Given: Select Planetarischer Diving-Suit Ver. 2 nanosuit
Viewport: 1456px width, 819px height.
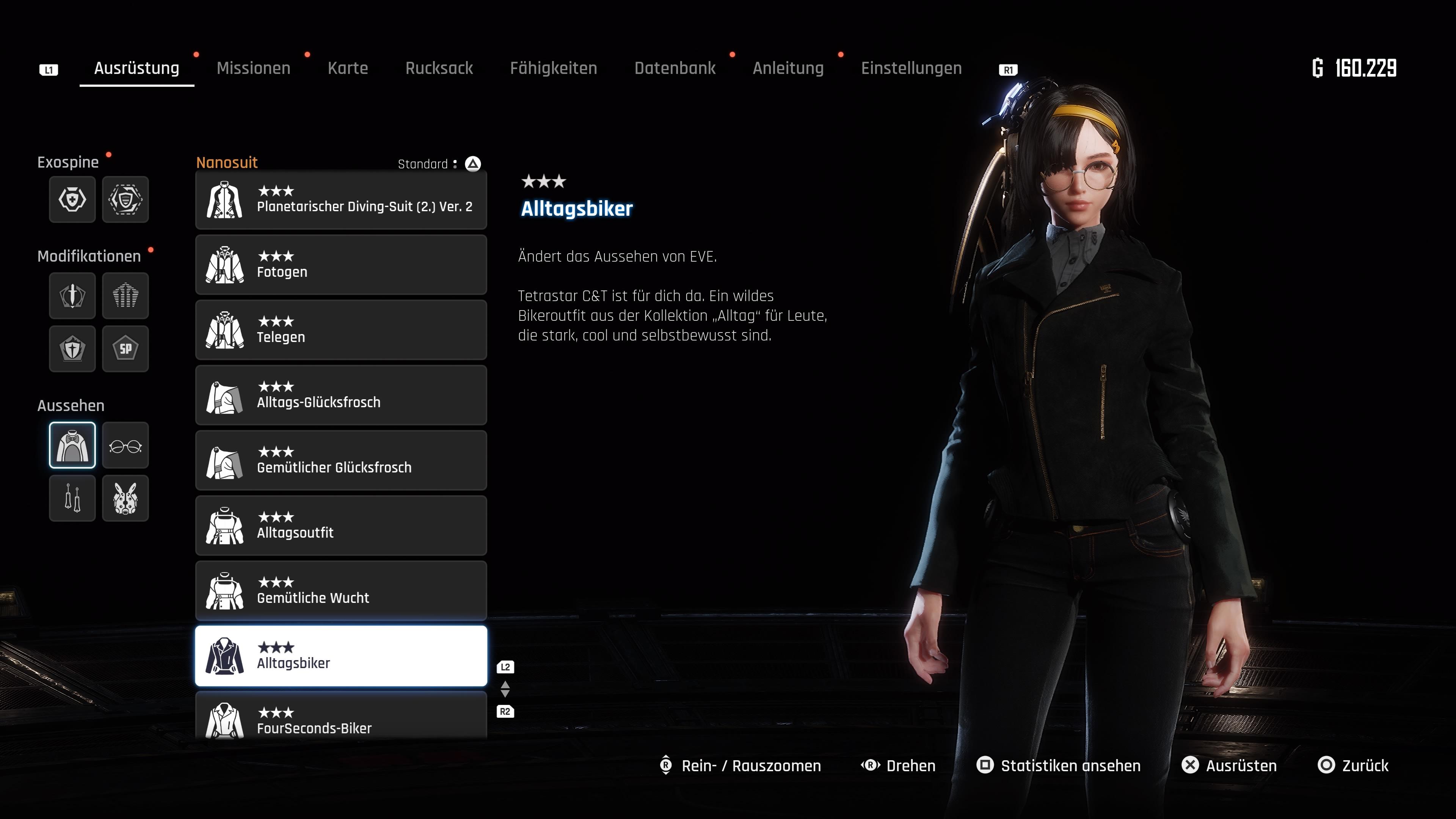Looking at the screenshot, I should [x=341, y=200].
